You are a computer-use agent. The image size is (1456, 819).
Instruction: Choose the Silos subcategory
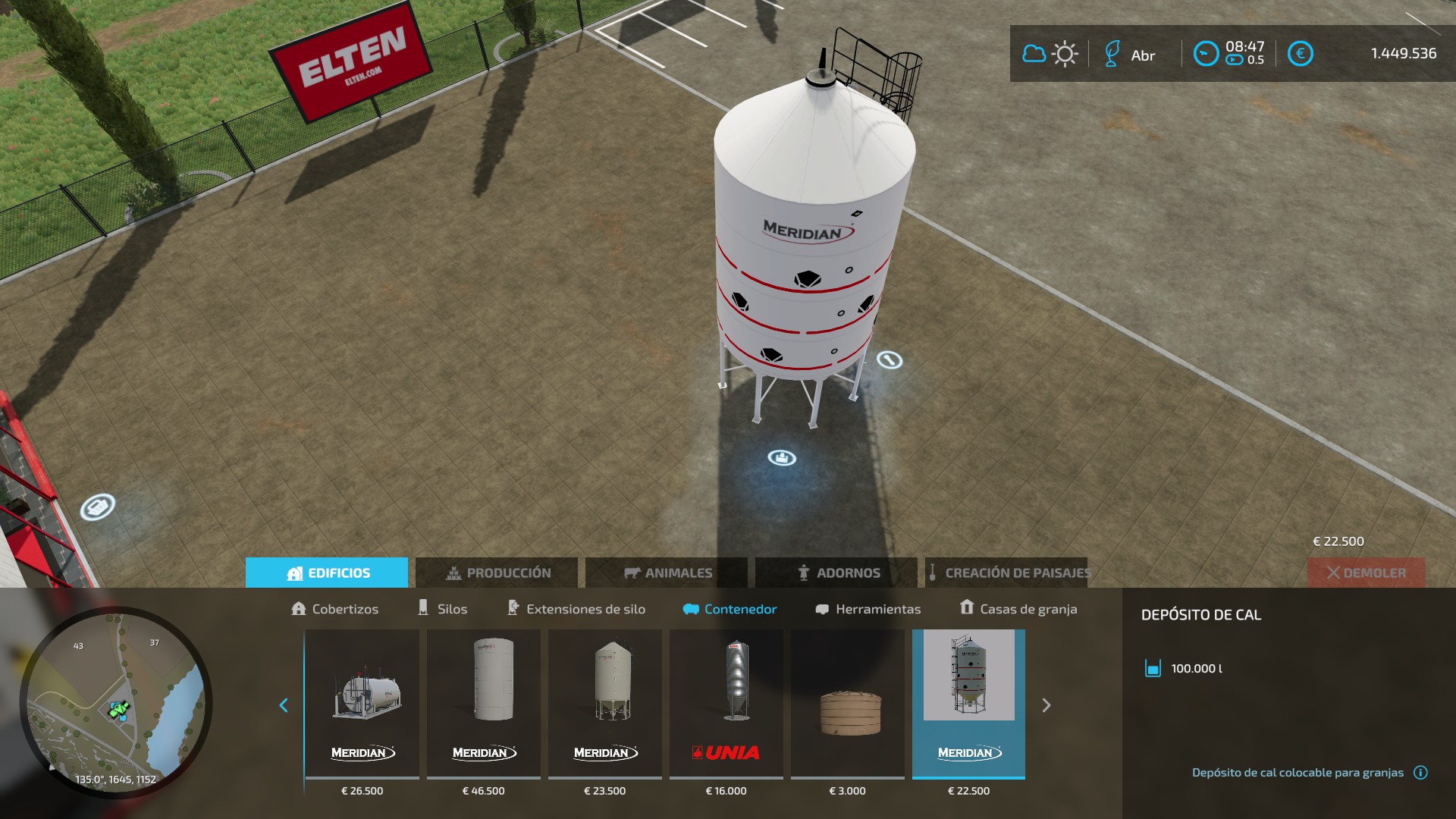point(442,609)
